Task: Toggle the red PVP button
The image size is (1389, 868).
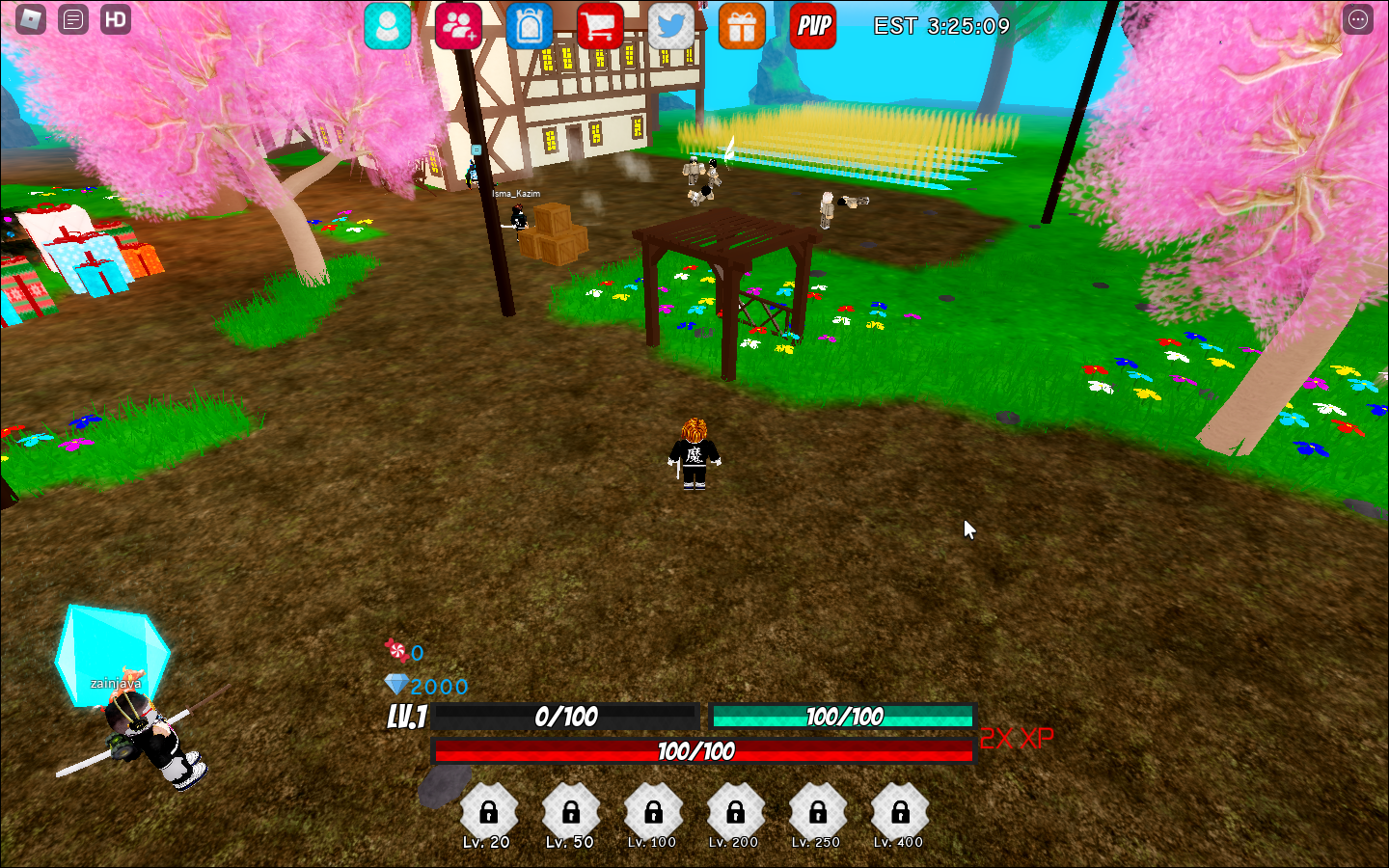Action: pos(813,26)
